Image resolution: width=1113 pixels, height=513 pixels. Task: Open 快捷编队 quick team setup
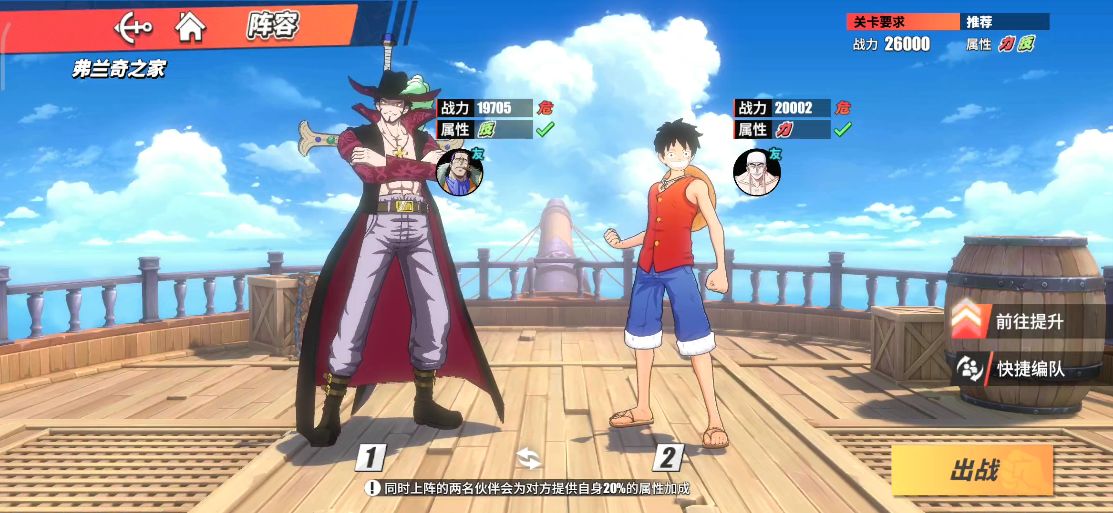1012,369
